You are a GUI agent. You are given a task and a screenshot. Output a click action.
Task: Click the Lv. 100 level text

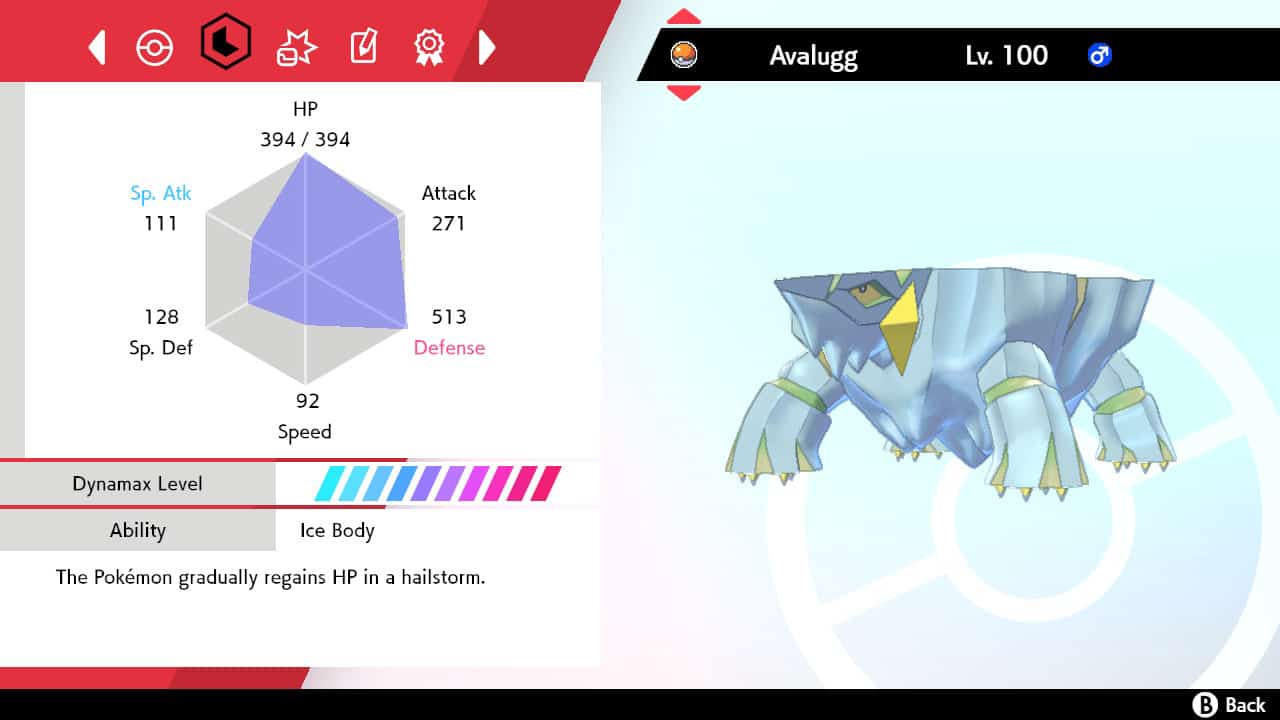1006,56
